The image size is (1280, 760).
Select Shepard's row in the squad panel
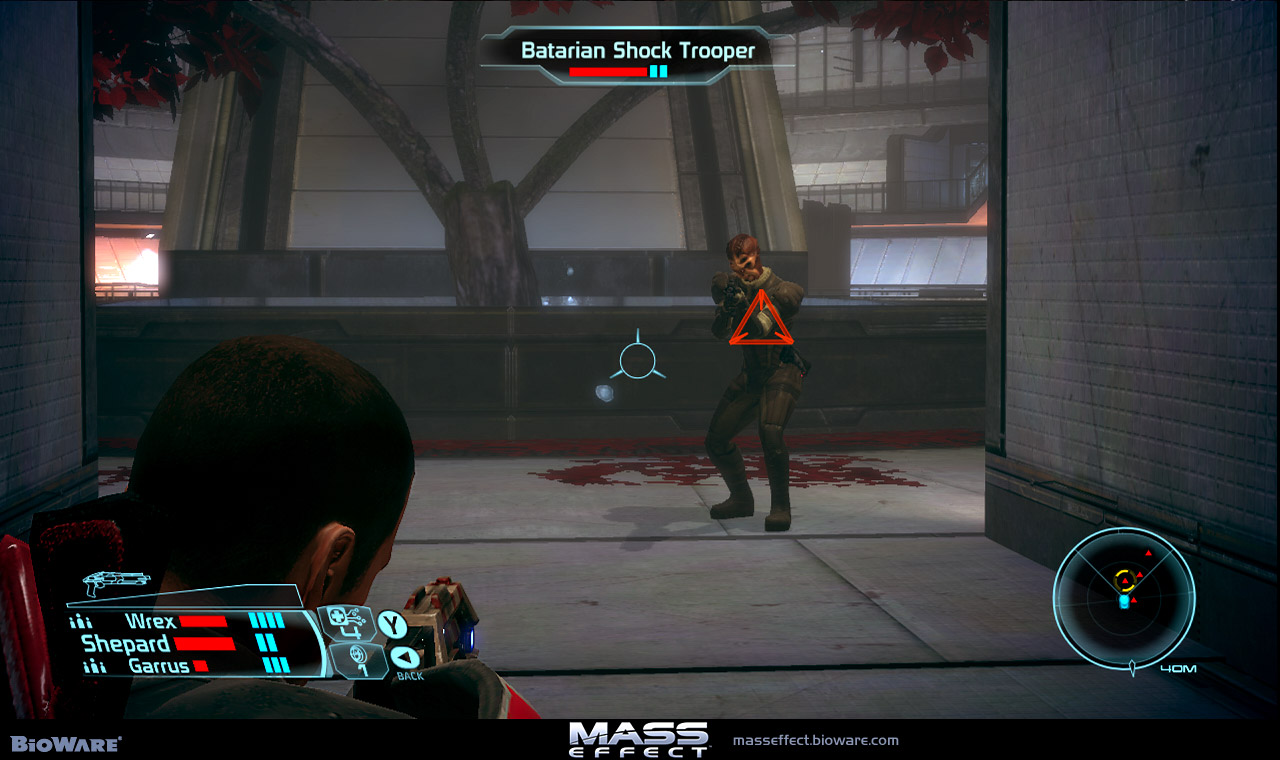pos(126,643)
